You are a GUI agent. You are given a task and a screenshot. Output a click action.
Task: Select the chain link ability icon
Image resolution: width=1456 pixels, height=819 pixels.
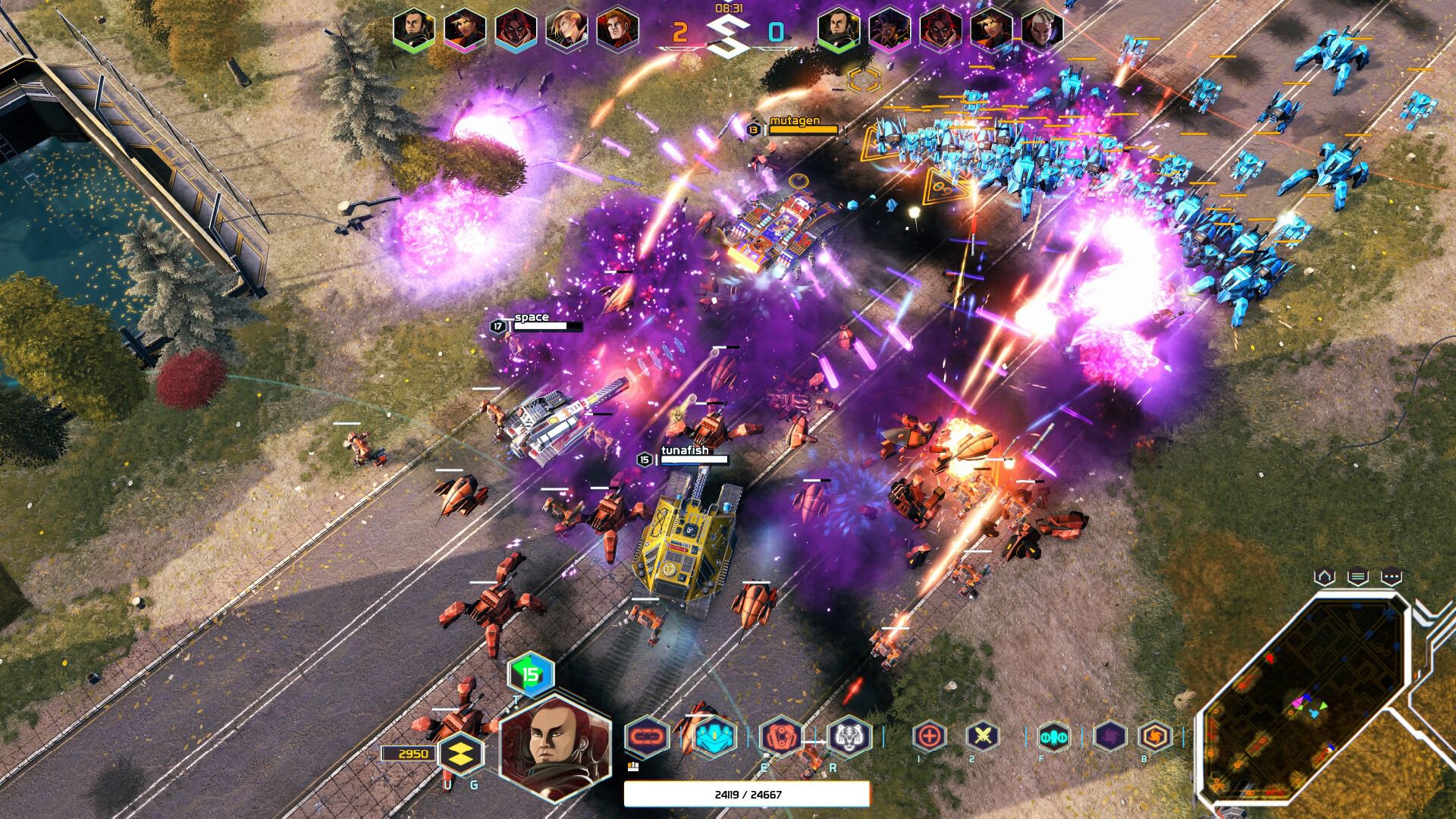[648, 736]
